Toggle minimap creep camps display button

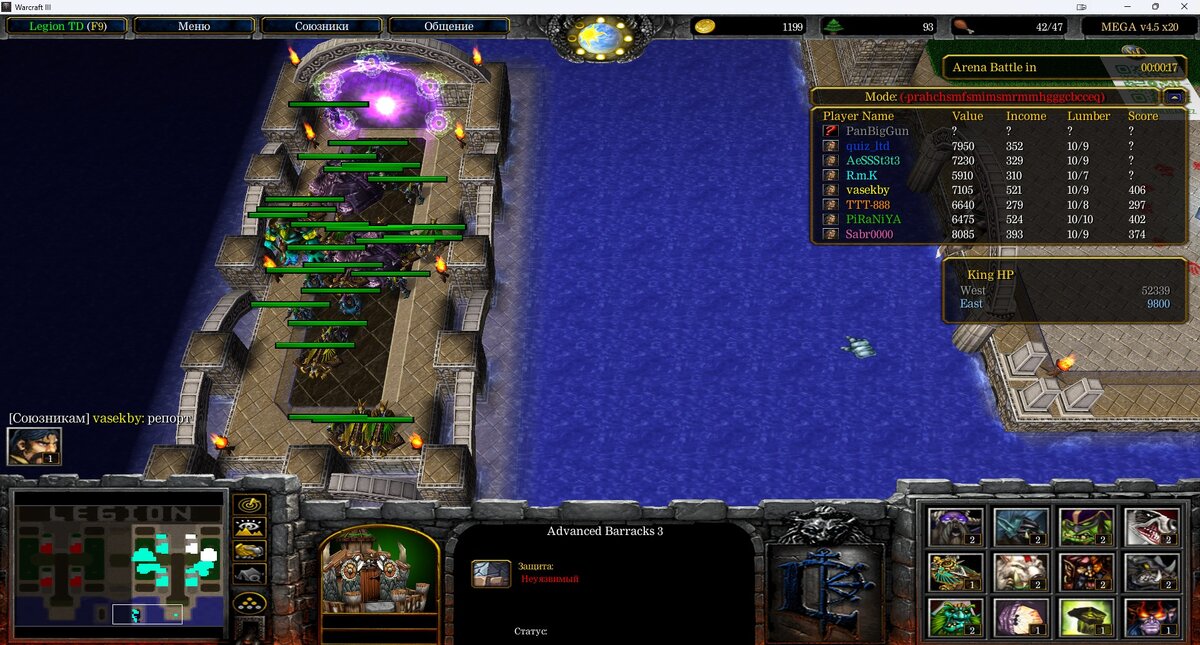249,574
